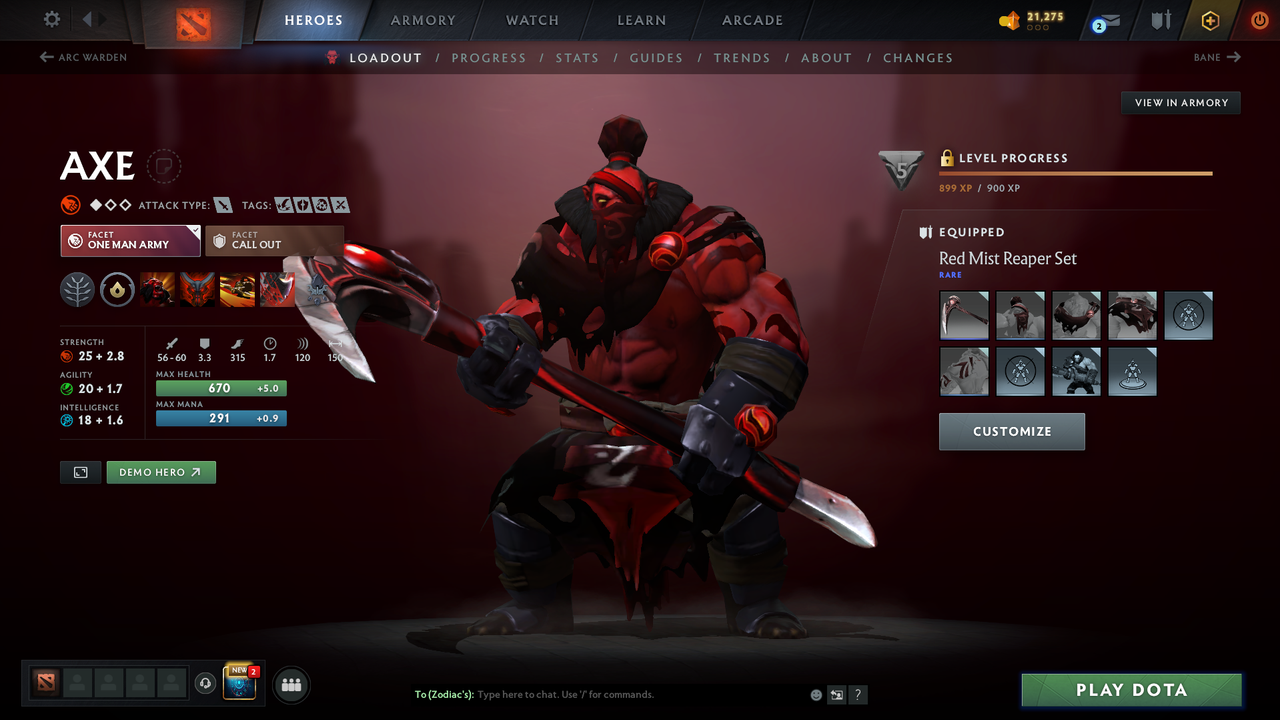
Task: Select the One Man Army facet
Action: click(130, 240)
